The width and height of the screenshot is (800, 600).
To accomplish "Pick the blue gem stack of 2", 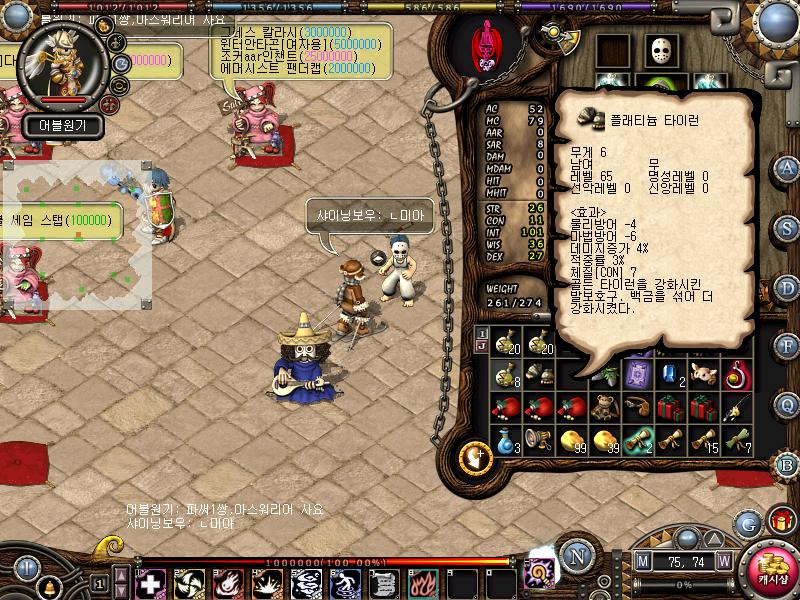I will pyautogui.click(x=670, y=374).
